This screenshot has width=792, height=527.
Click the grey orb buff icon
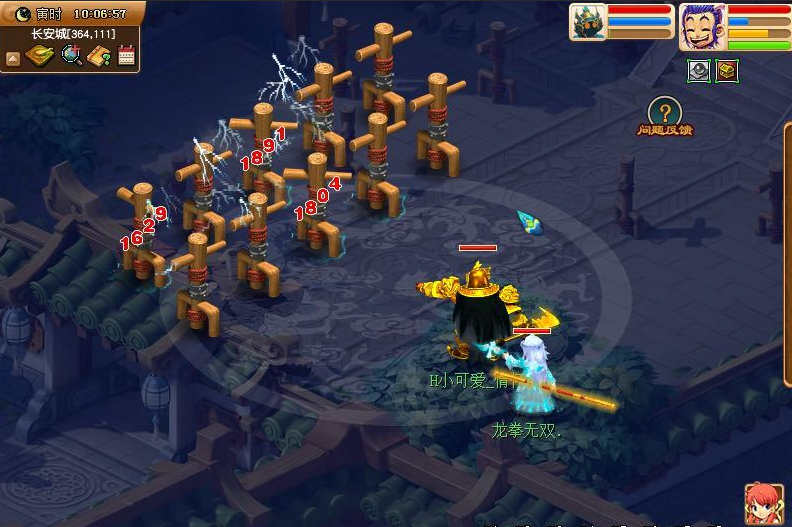click(x=698, y=70)
